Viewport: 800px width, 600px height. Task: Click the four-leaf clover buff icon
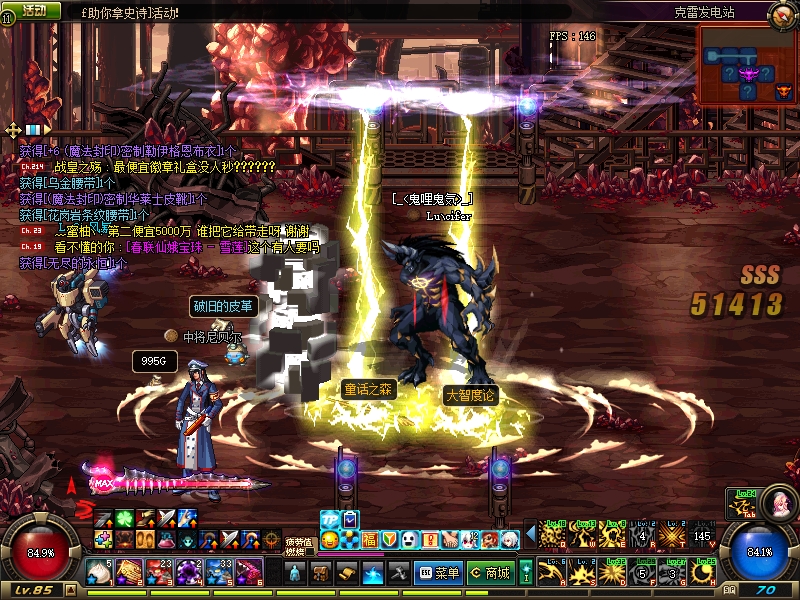pos(123,518)
